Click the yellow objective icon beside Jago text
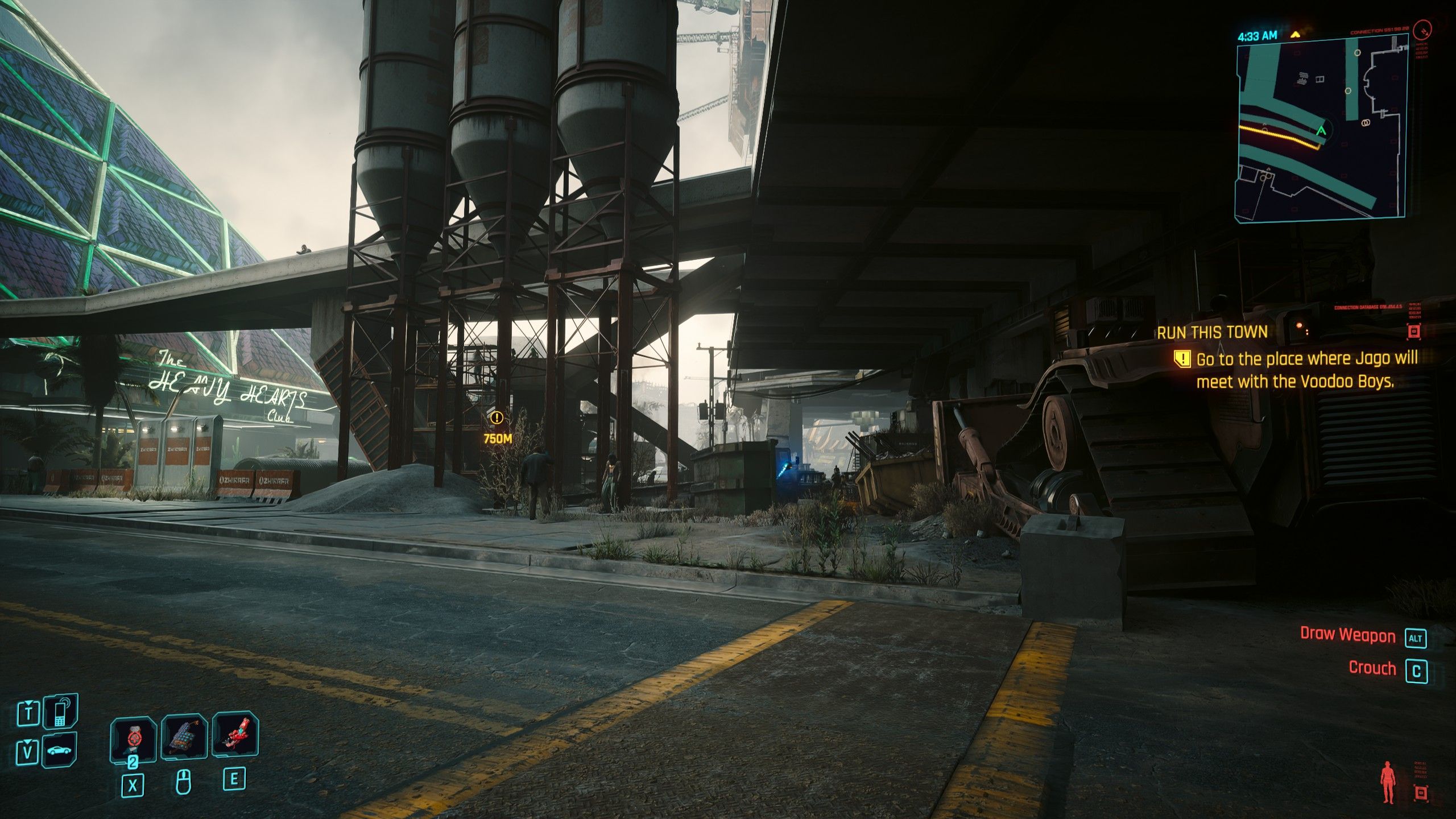This screenshot has height=819, width=1456. (x=1182, y=359)
